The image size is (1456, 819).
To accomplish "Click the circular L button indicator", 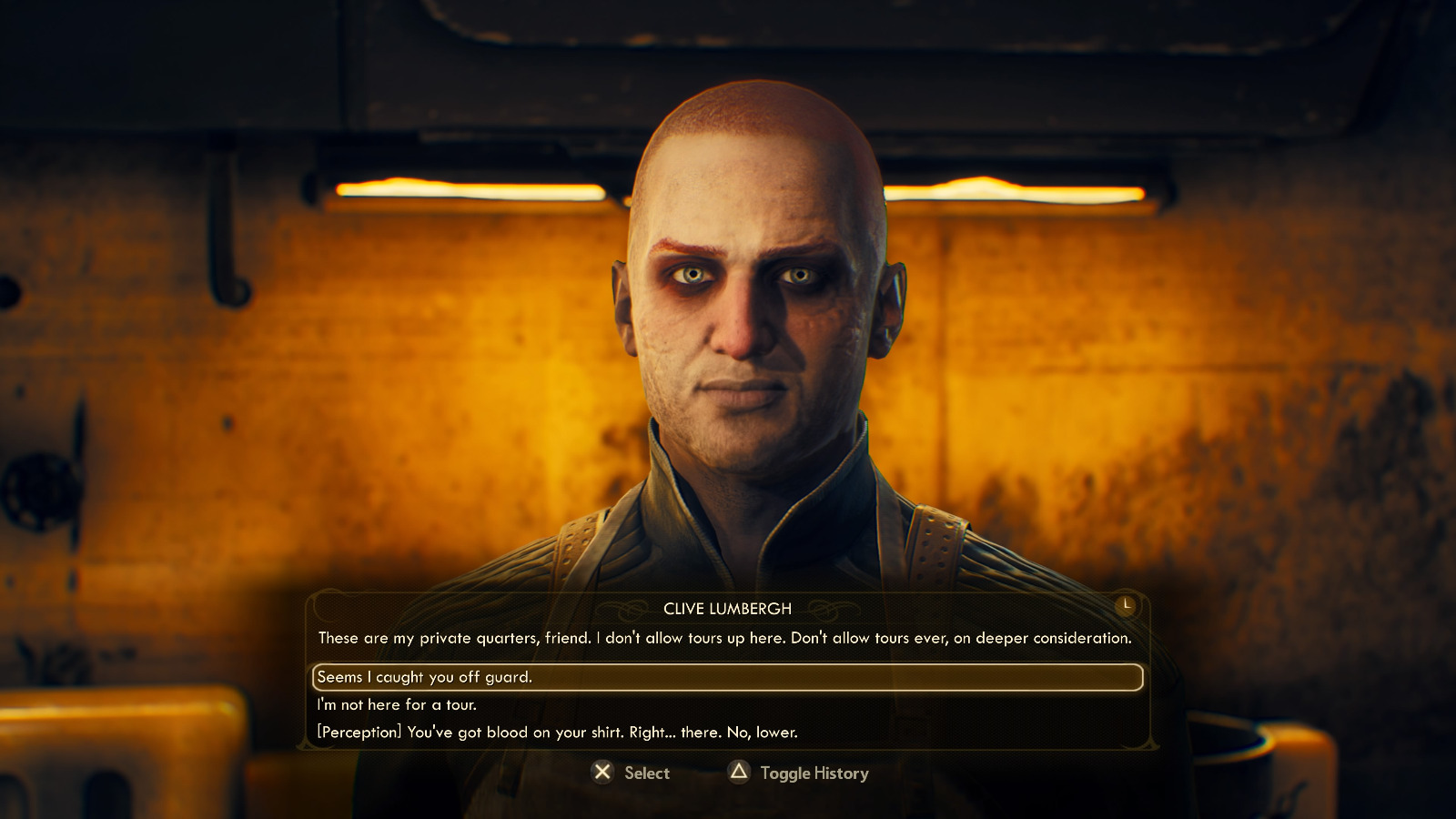I will pos(1124,602).
